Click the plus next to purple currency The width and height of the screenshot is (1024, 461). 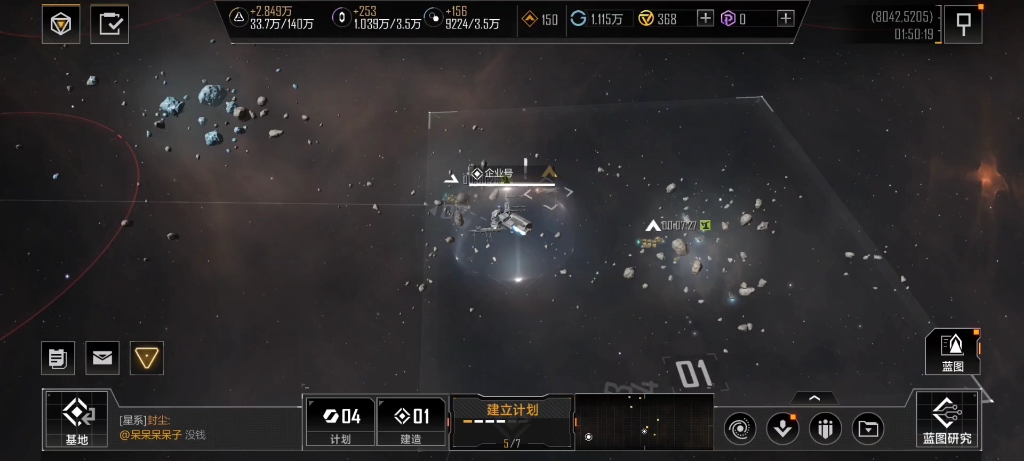(x=785, y=19)
